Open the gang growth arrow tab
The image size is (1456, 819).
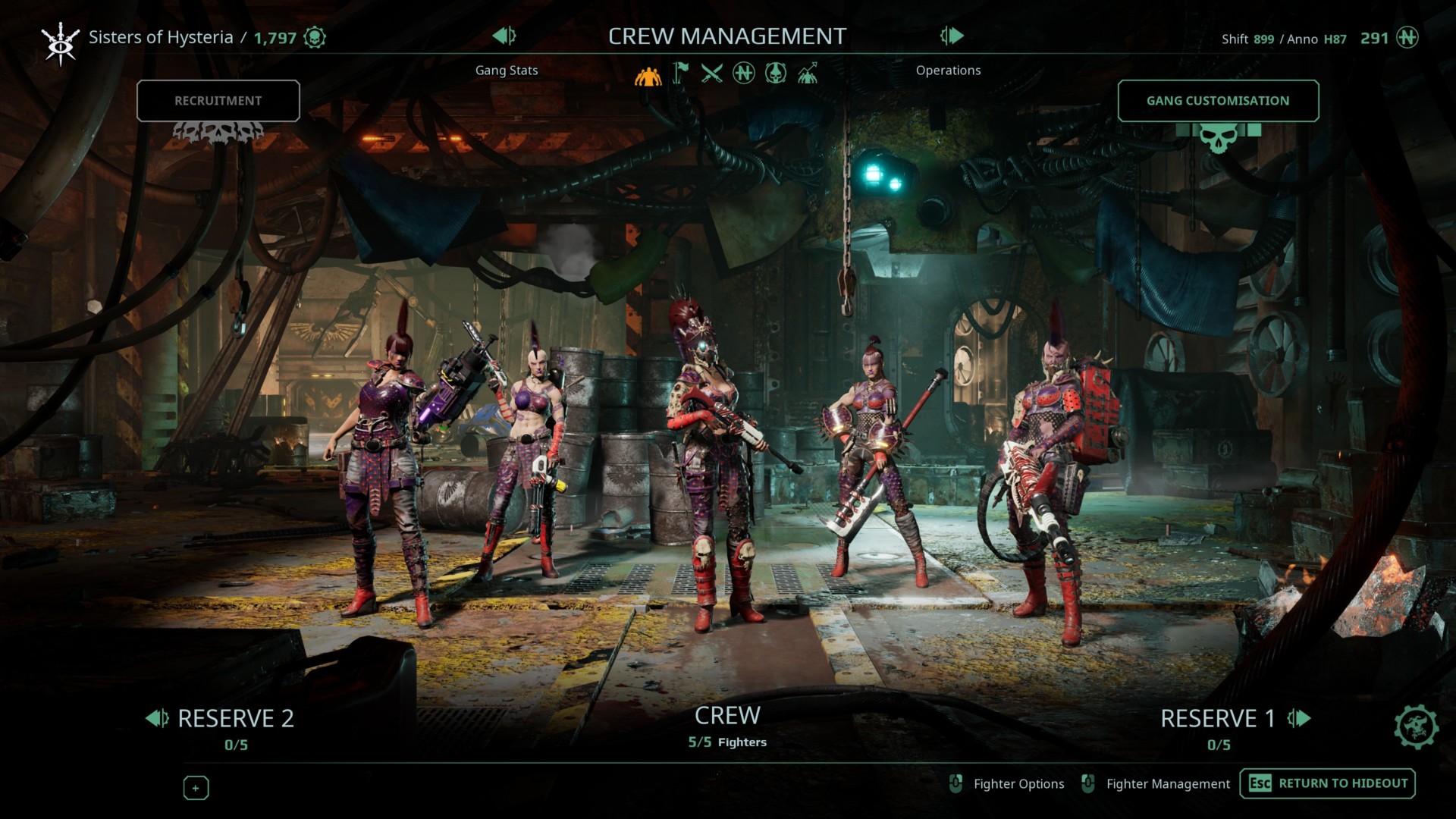click(807, 74)
